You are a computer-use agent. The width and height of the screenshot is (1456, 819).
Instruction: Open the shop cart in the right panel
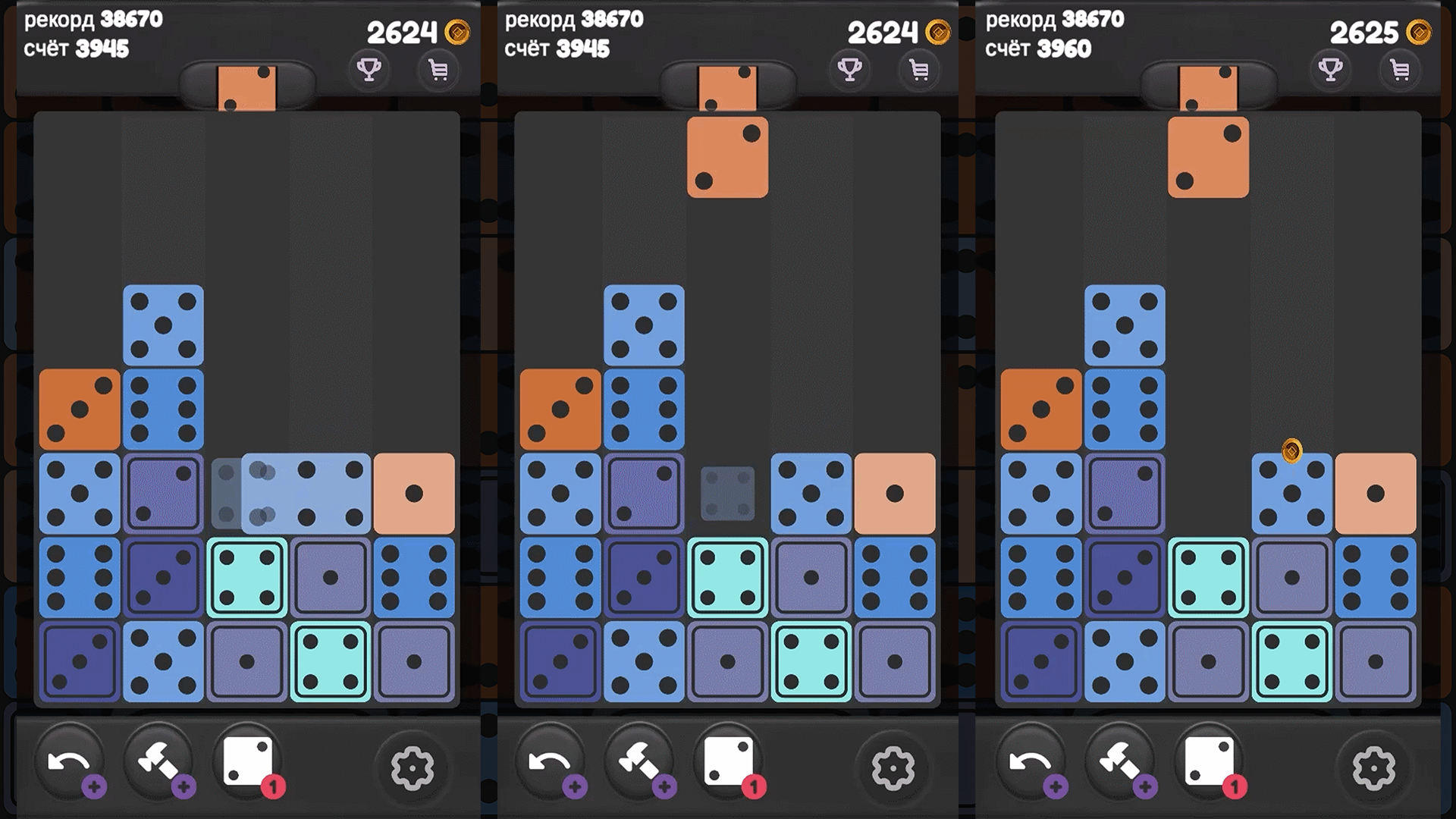coord(1400,69)
